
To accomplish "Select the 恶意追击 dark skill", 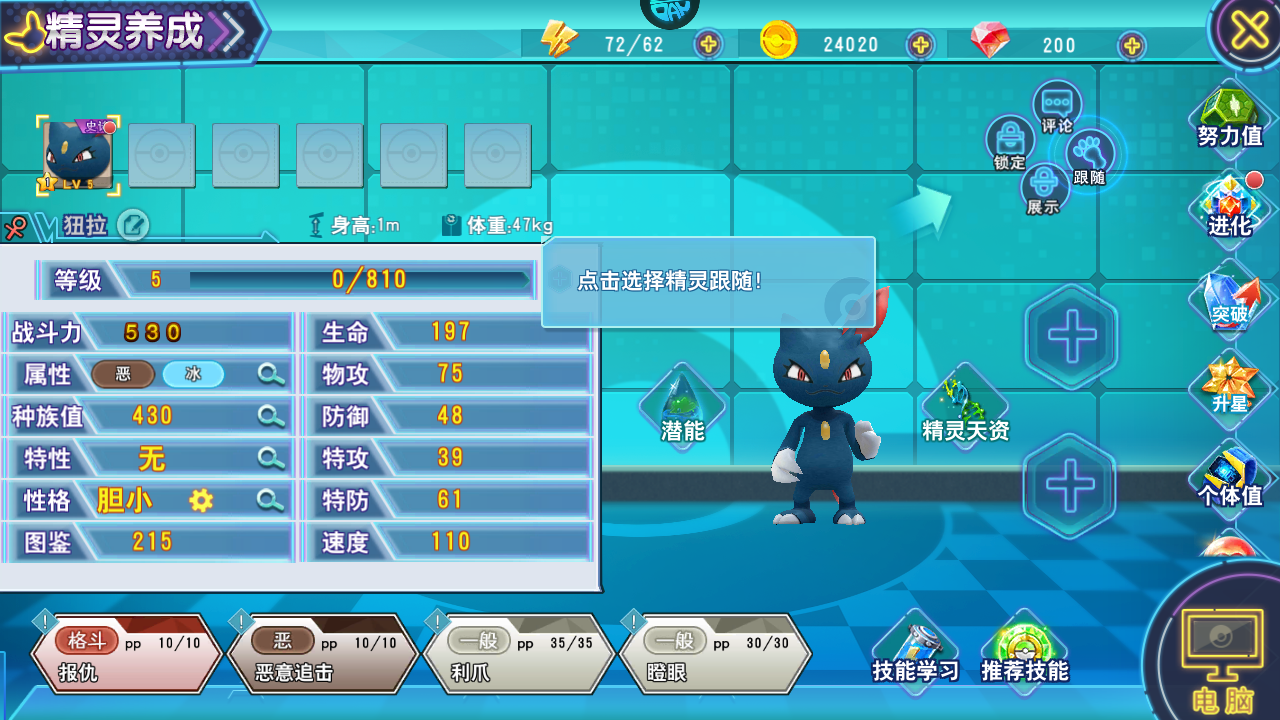I will 322,655.
